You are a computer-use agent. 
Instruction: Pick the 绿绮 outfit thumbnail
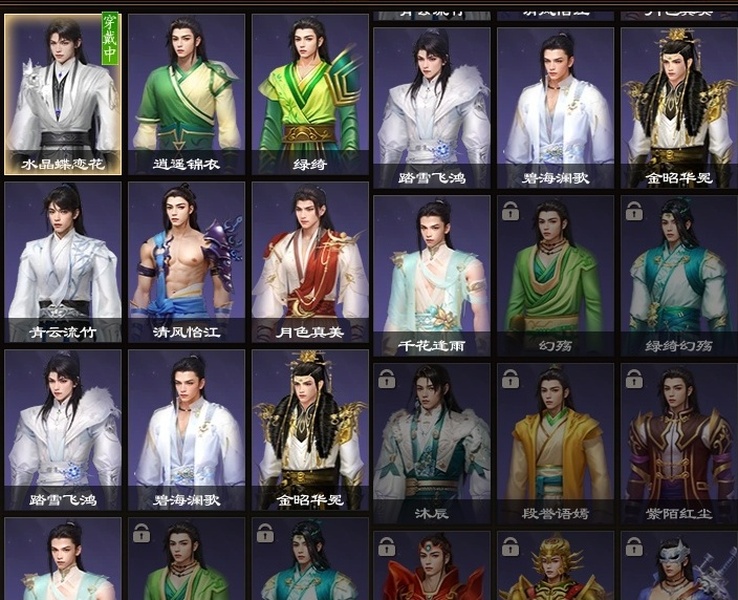pos(309,95)
